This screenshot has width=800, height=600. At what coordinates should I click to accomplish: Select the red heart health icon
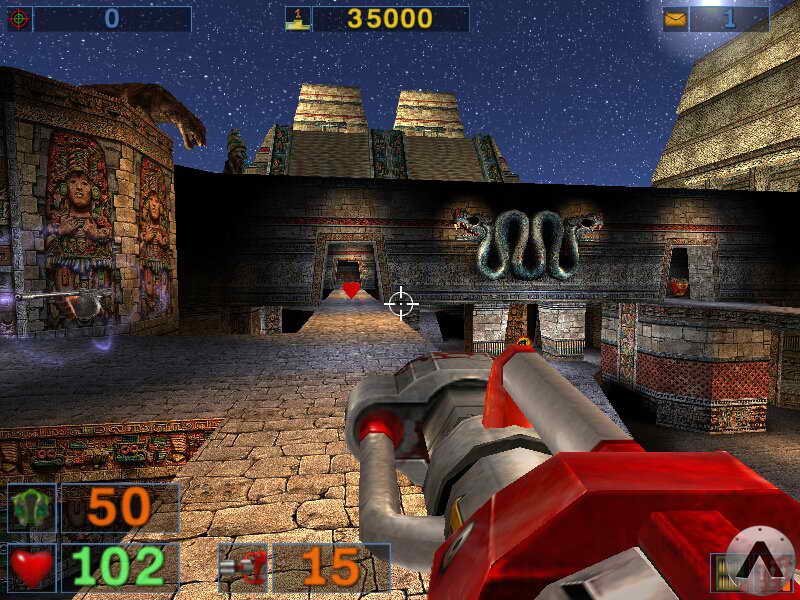click(x=32, y=567)
